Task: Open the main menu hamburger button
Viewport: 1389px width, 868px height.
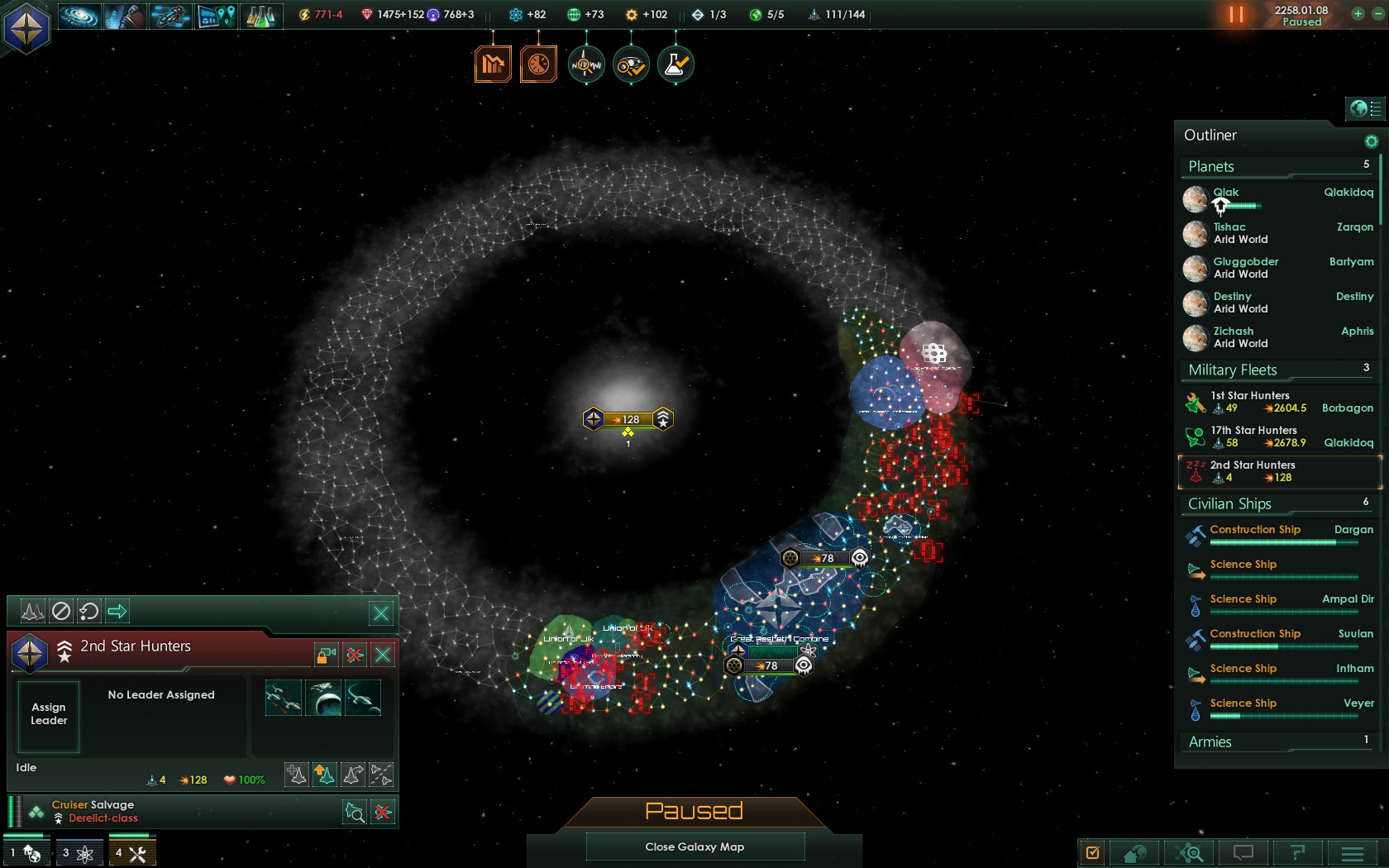Action: (1353, 853)
